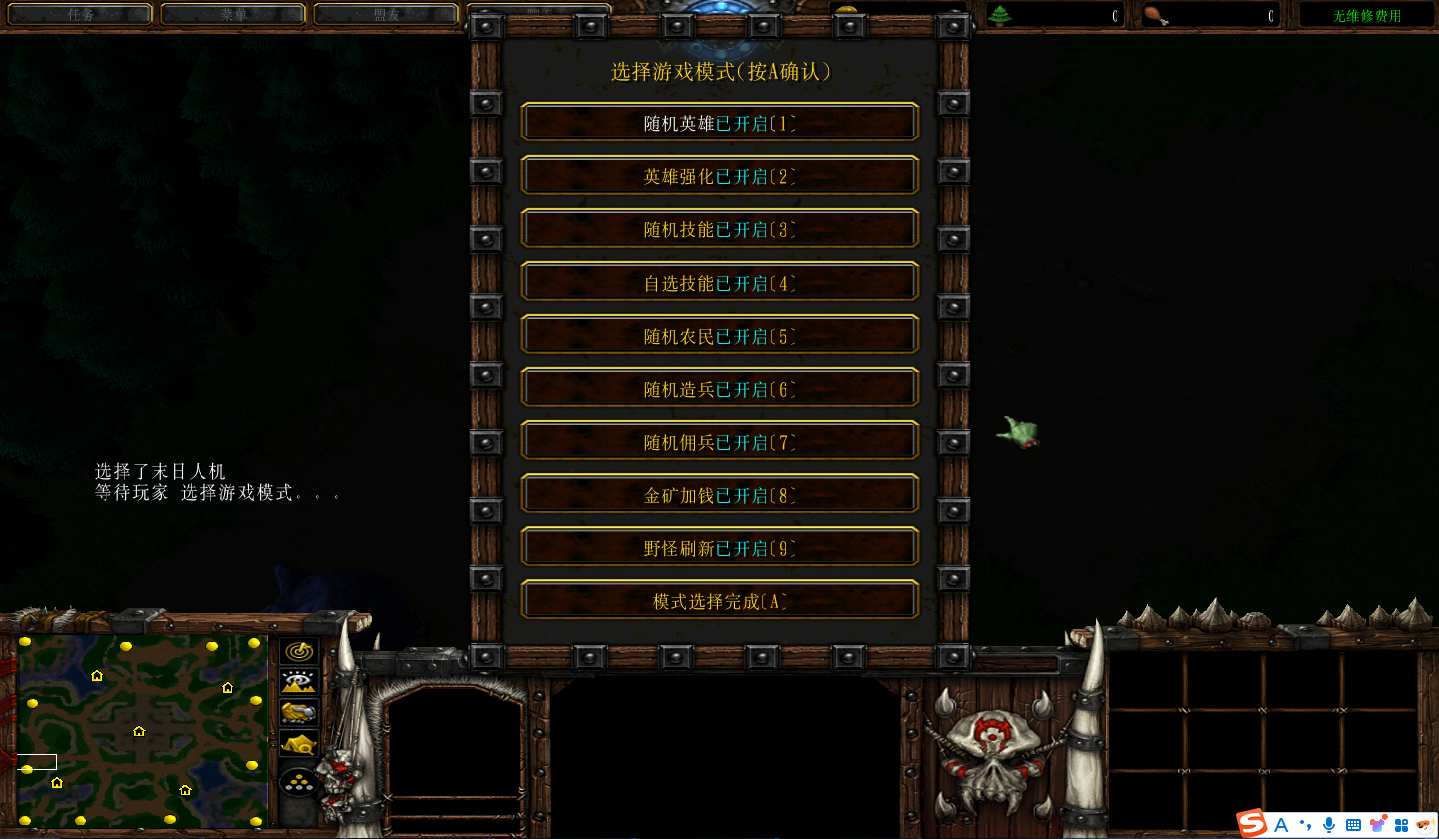Toggle the formation movement button
This screenshot has height=839, width=1439.
pos(299,783)
